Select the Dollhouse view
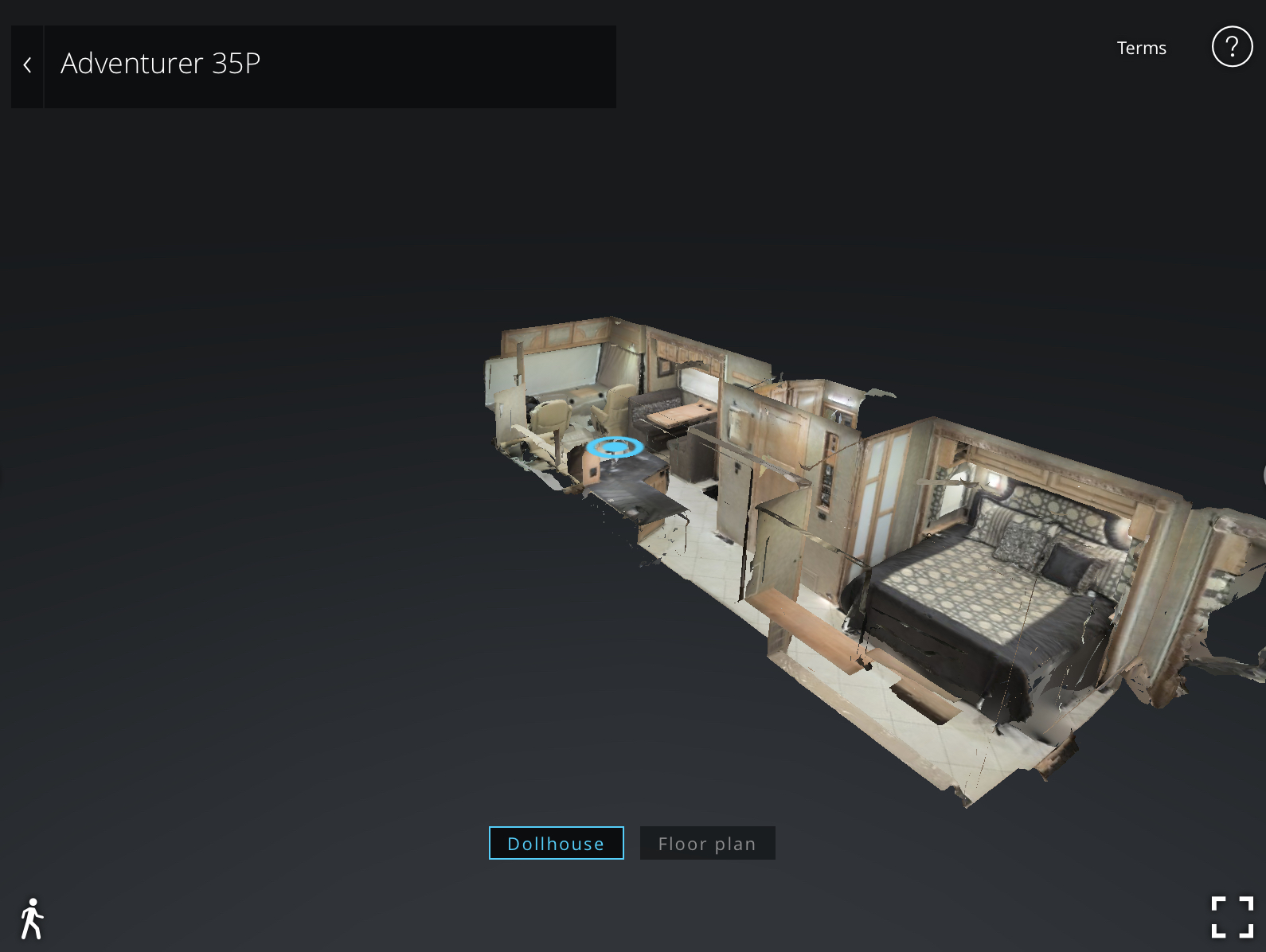 point(556,843)
